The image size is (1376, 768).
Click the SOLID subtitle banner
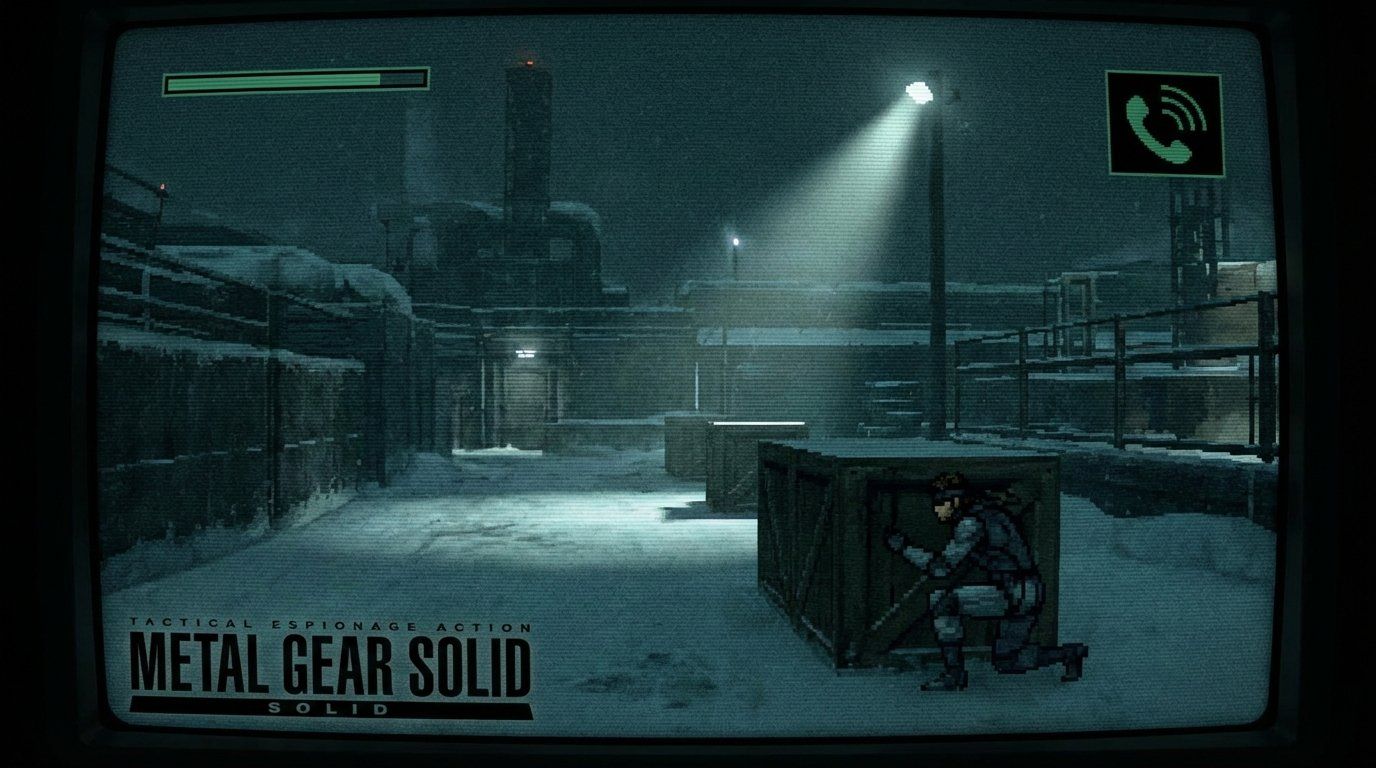pyautogui.click(x=330, y=705)
